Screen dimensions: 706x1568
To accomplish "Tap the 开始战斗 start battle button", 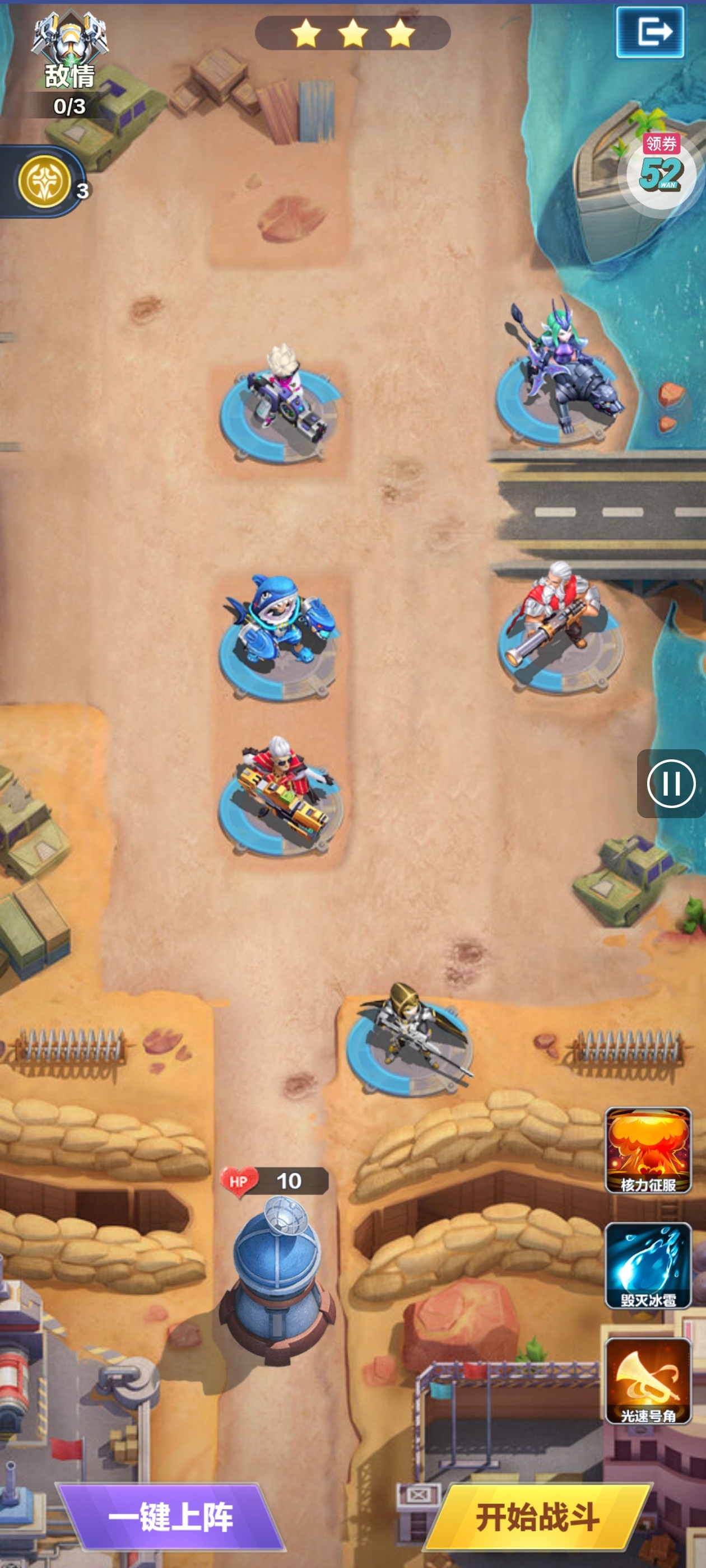I will pos(537,1516).
